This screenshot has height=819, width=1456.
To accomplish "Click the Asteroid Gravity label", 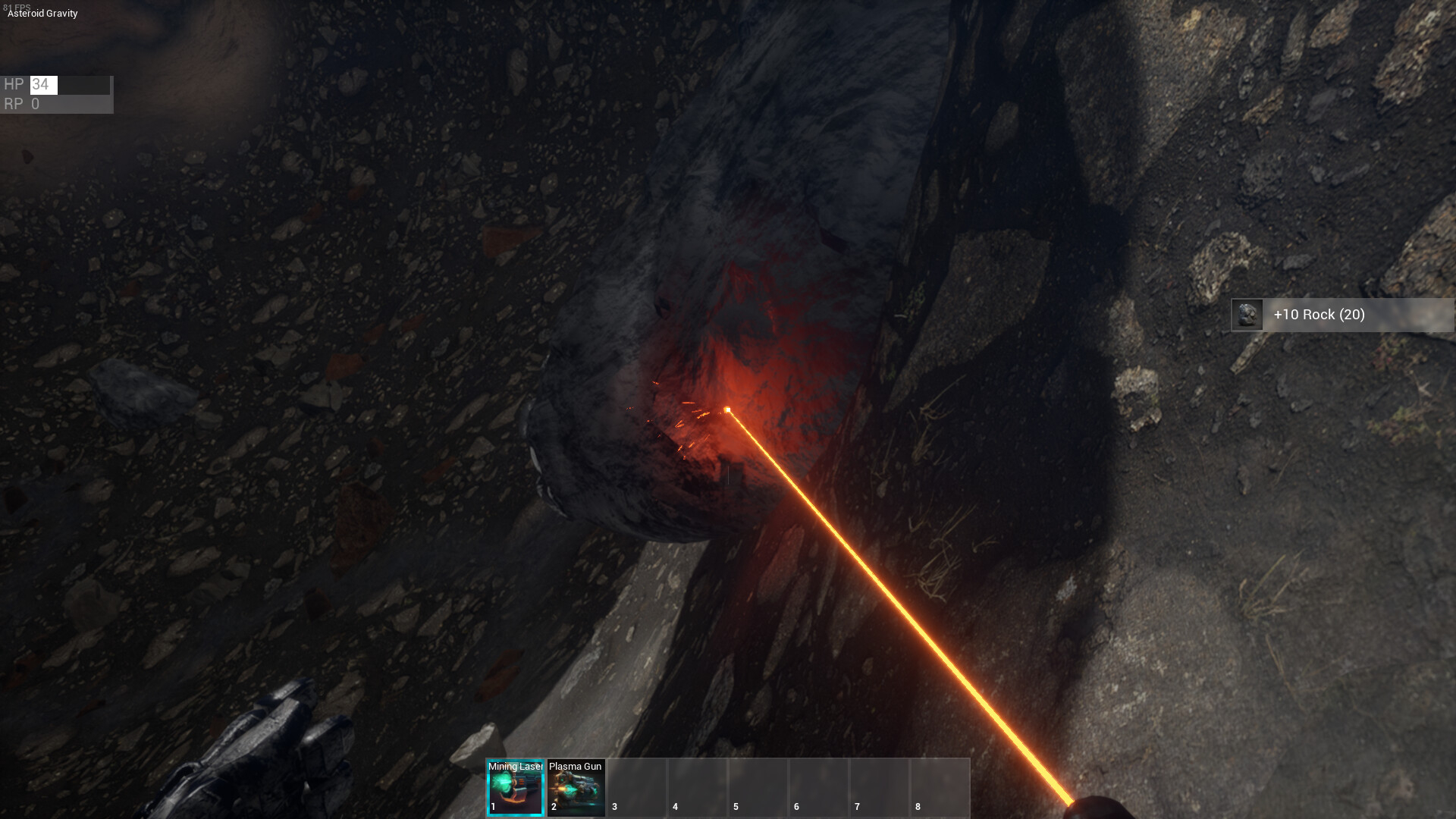I will (41, 13).
